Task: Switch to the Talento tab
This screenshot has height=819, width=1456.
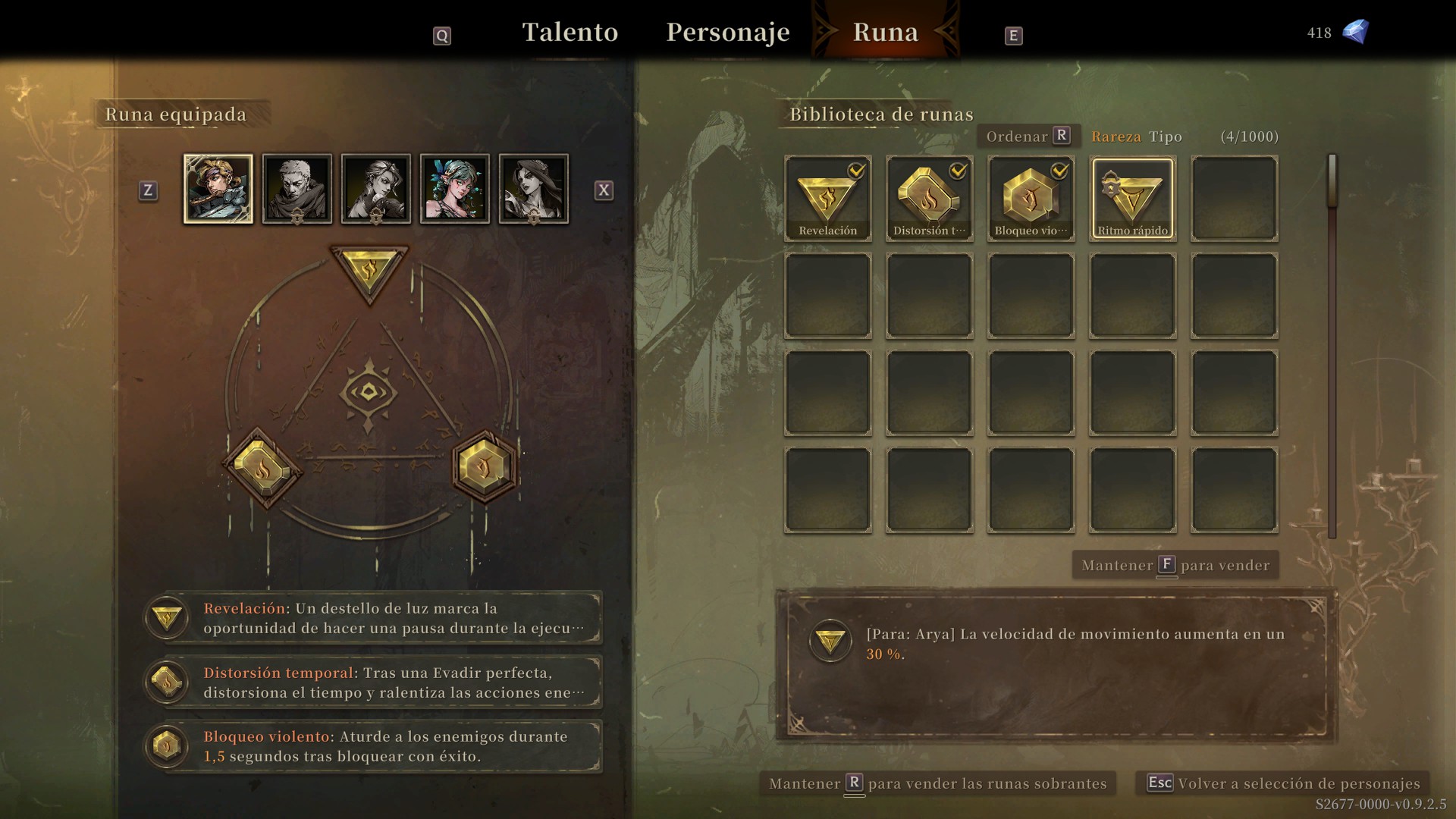Action: tap(570, 33)
